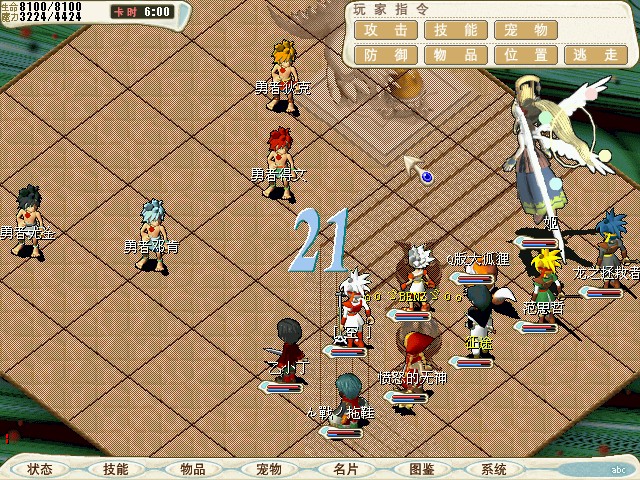Show the 物品 (Items) bottom menu
The image size is (640, 480).
[x=193, y=469]
